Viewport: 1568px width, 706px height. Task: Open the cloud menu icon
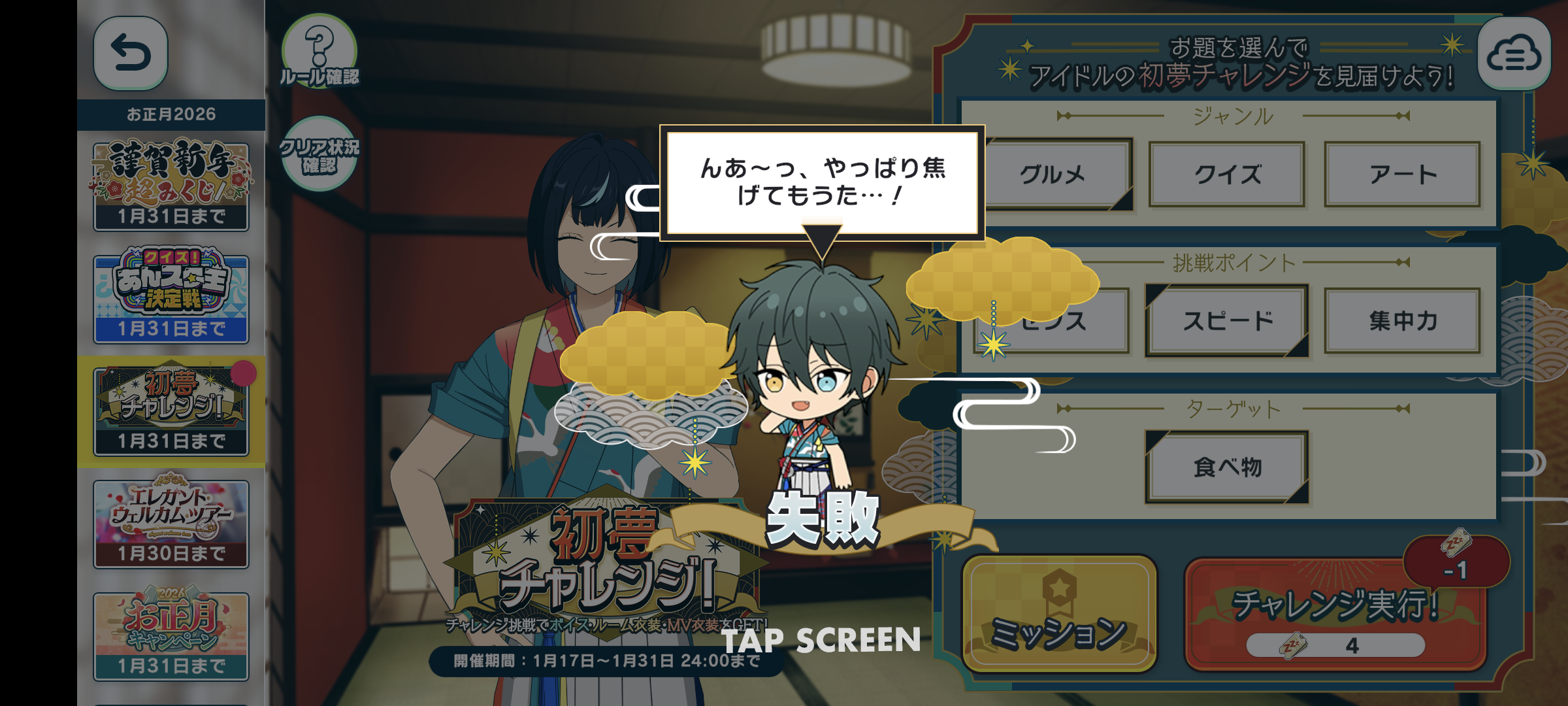(x=1514, y=55)
